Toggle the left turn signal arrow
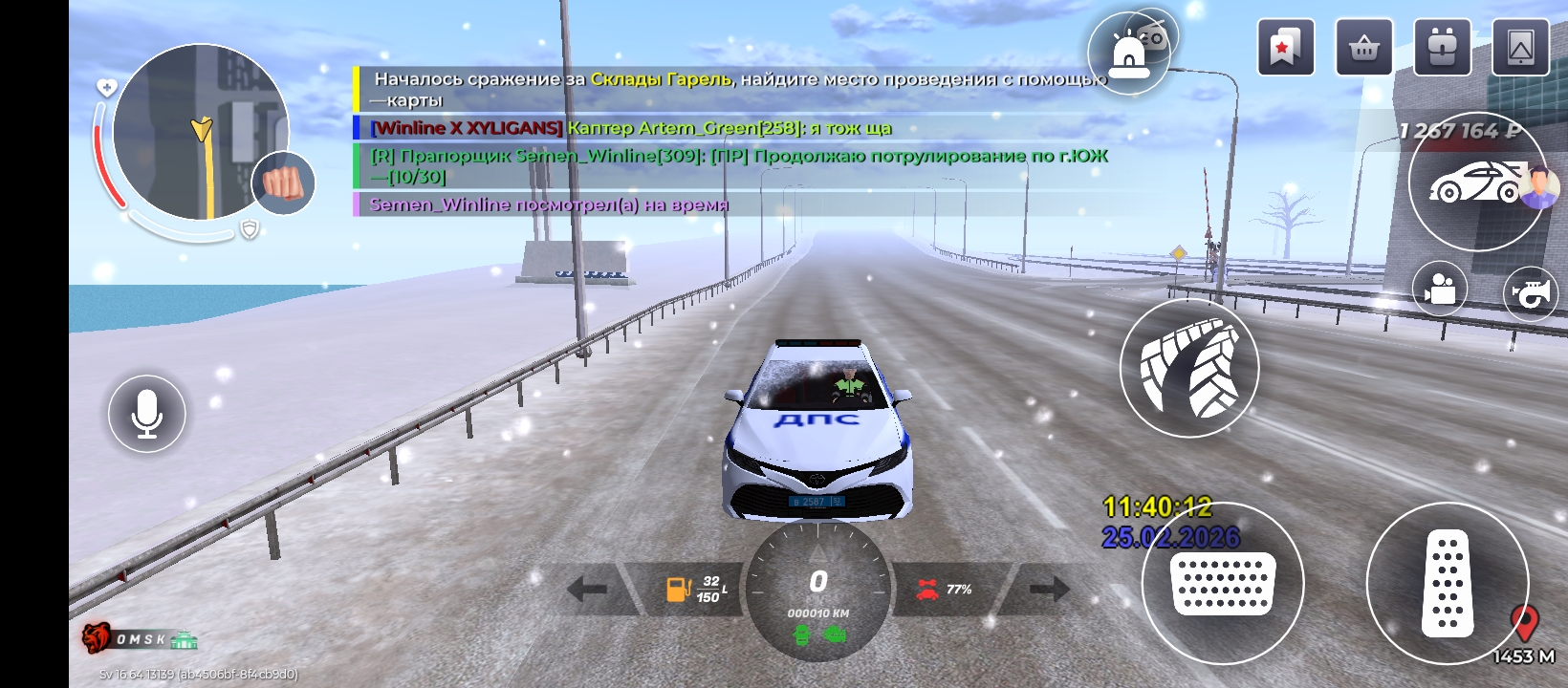This screenshot has width=1568, height=688. pos(587,589)
